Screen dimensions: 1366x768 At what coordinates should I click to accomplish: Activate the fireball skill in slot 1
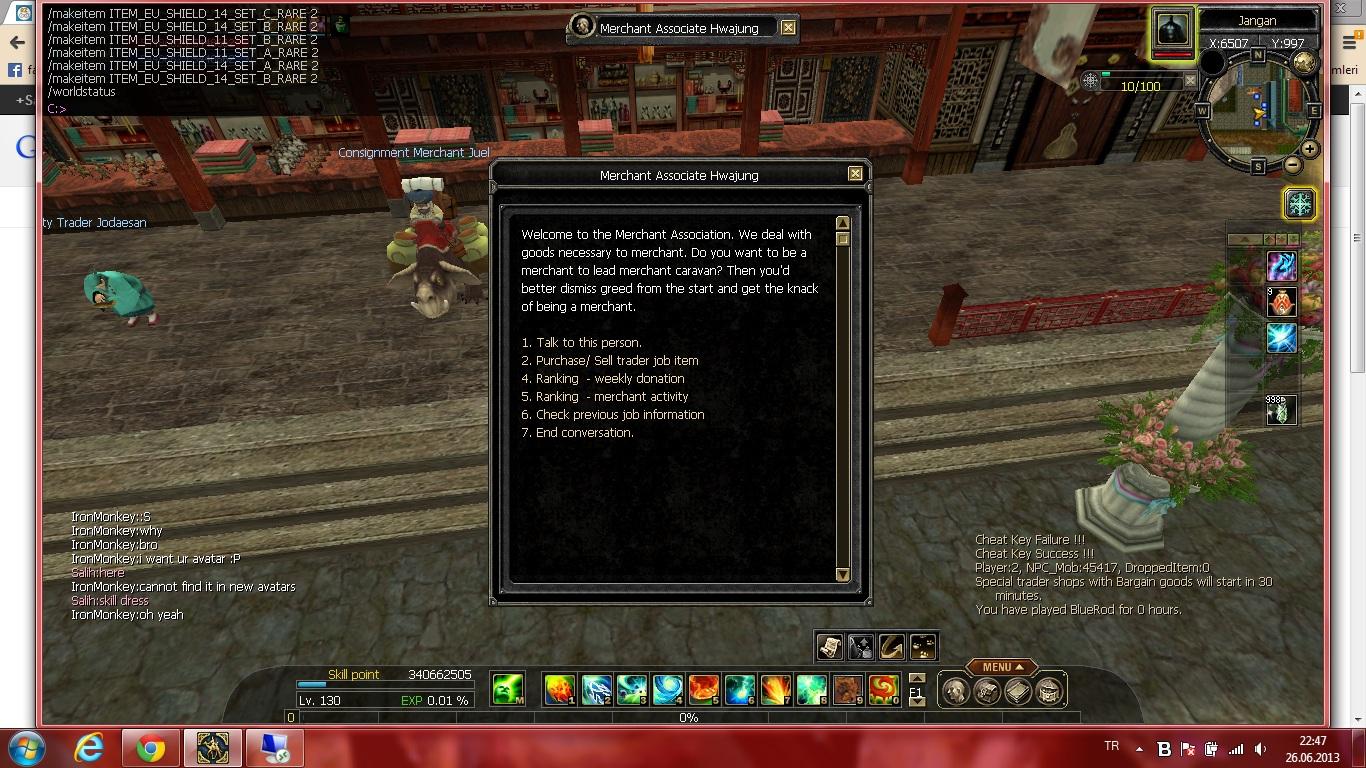559,689
